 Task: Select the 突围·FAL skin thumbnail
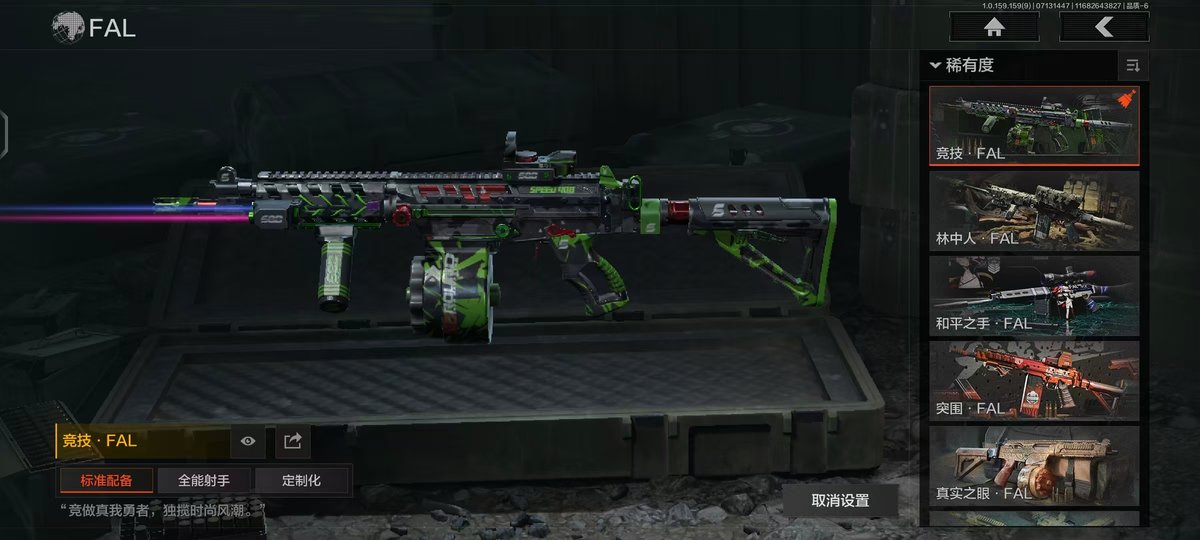[1034, 380]
